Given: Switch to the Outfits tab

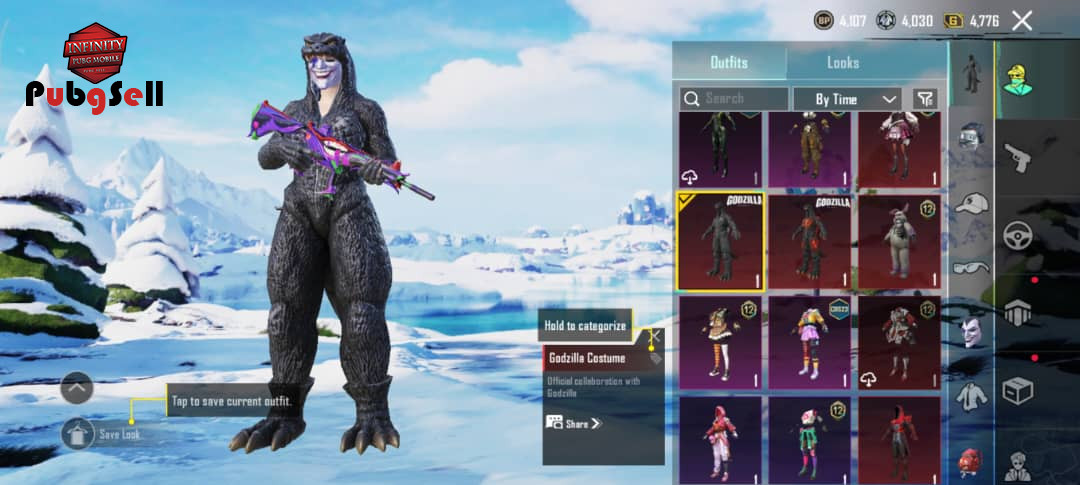Looking at the screenshot, I should coord(729,62).
